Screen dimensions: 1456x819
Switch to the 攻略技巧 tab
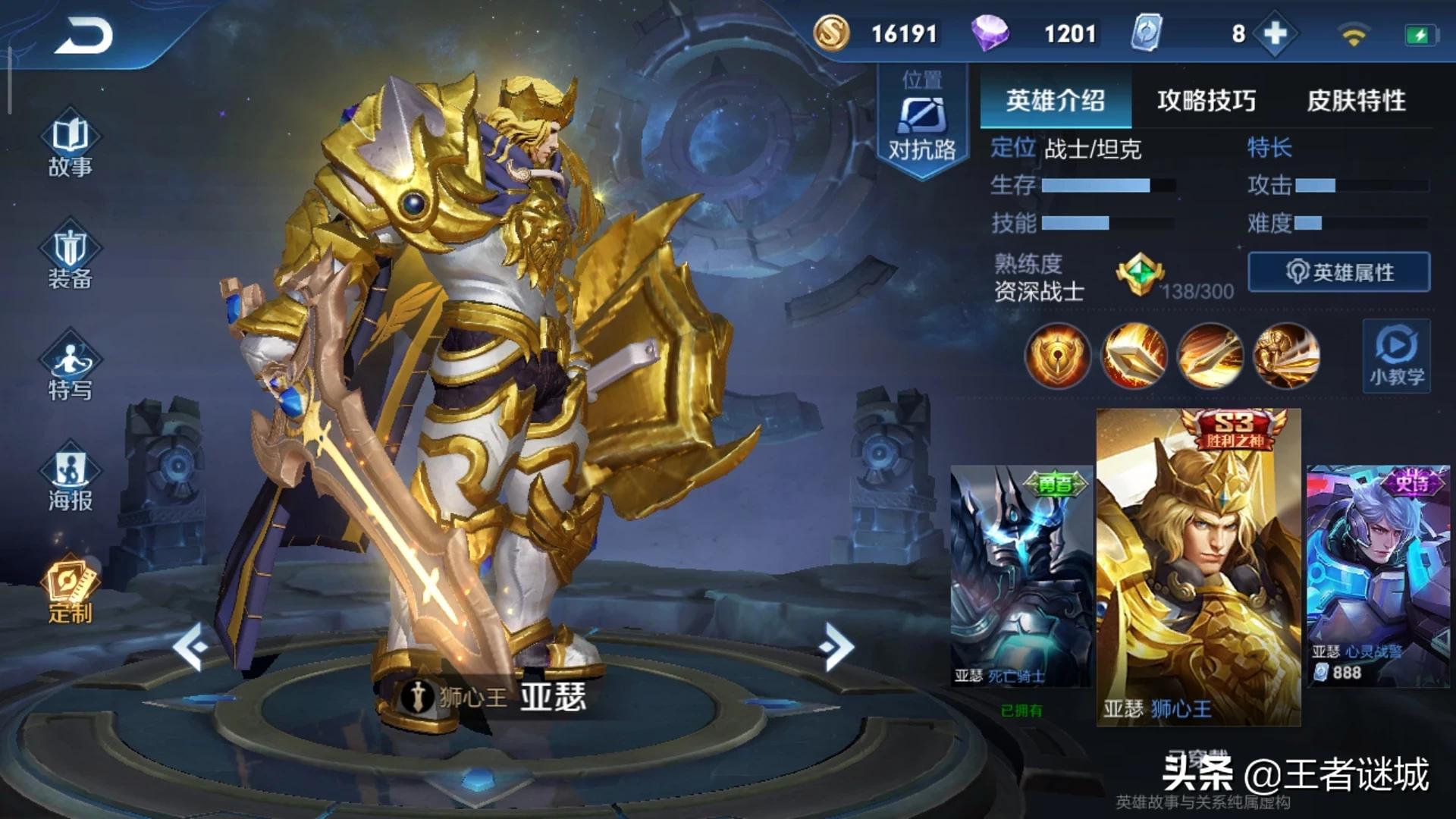[x=1206, y=100]
